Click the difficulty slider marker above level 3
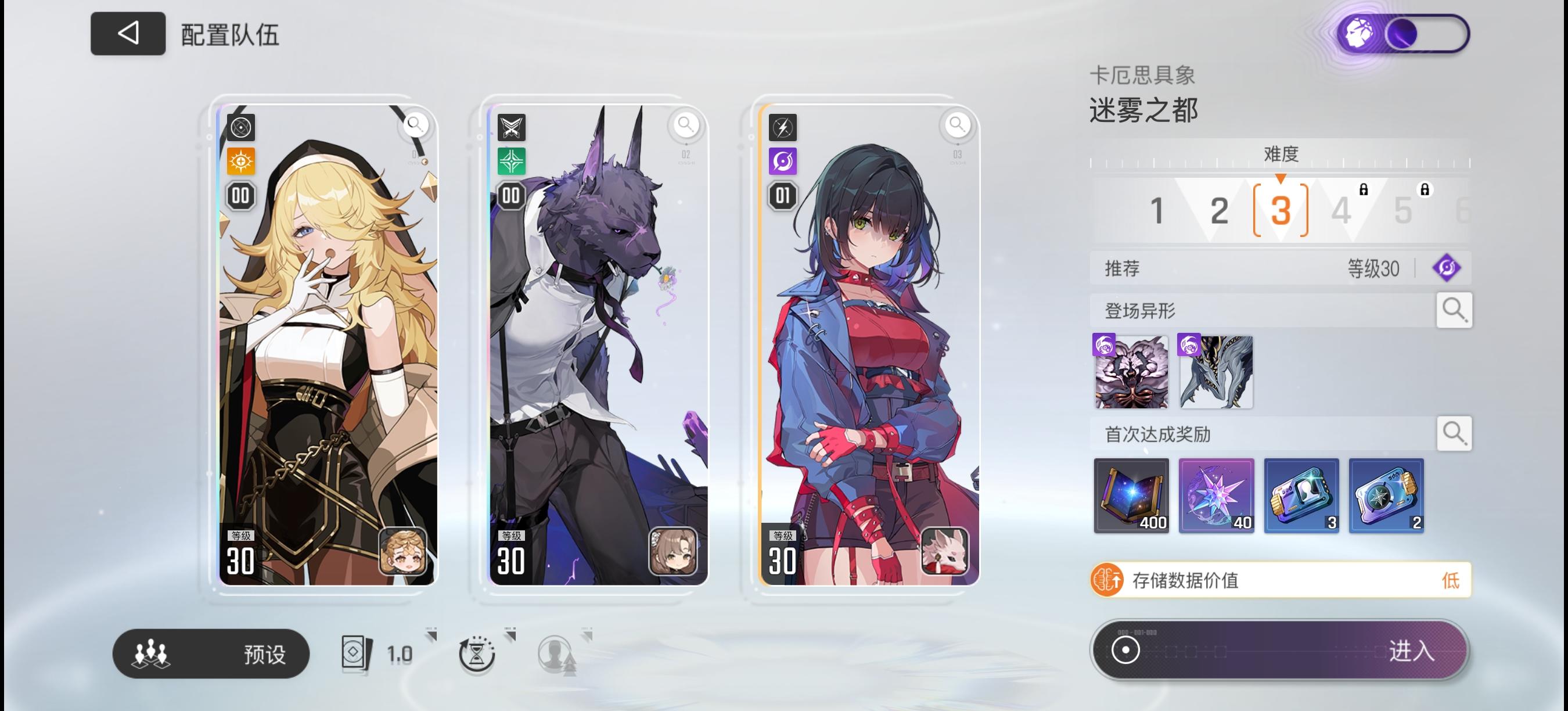Viewport: 1568px width, 711px height. point(1280,178)
